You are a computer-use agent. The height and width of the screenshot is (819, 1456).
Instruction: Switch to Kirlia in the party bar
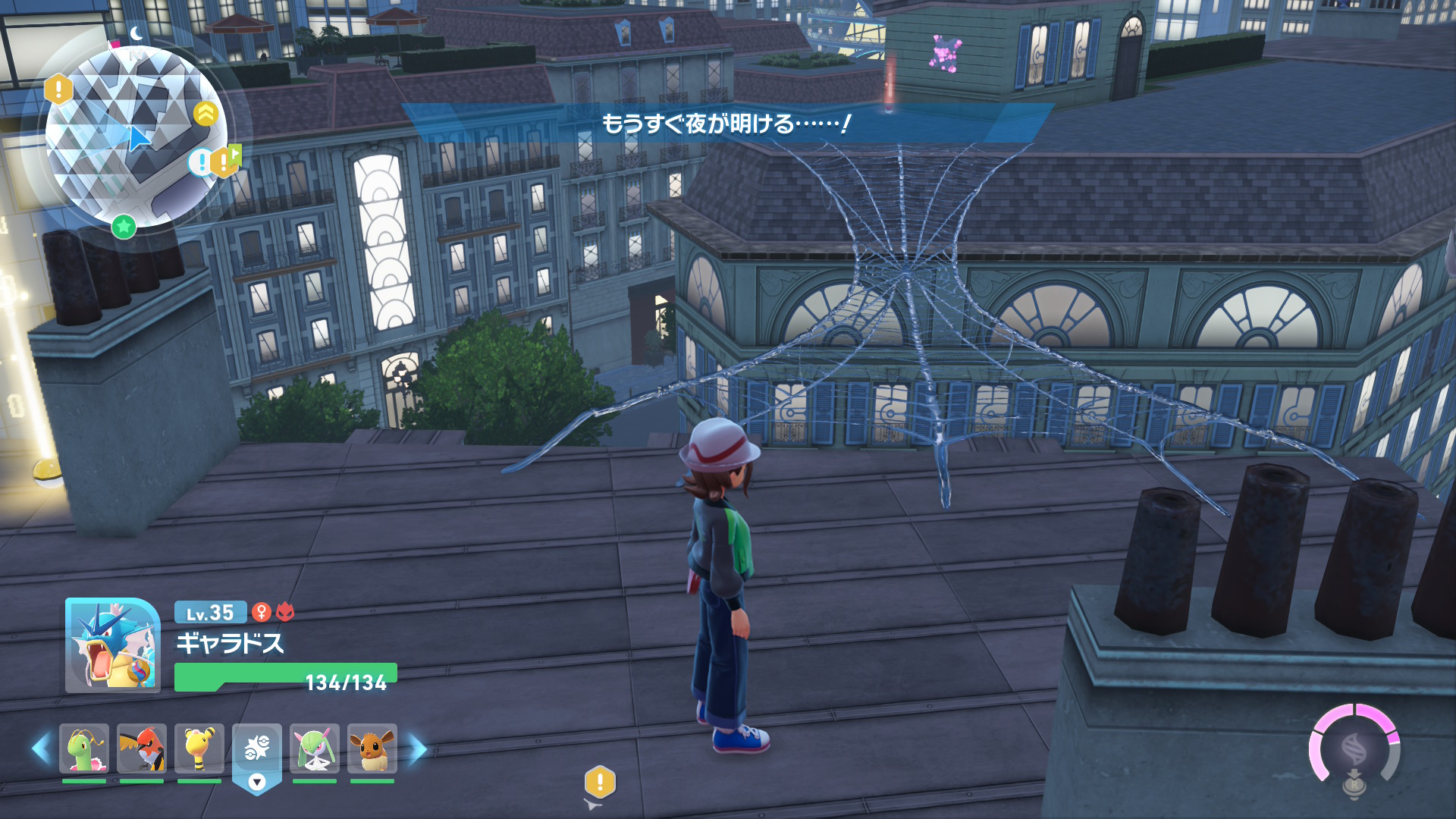click(315, 749)
